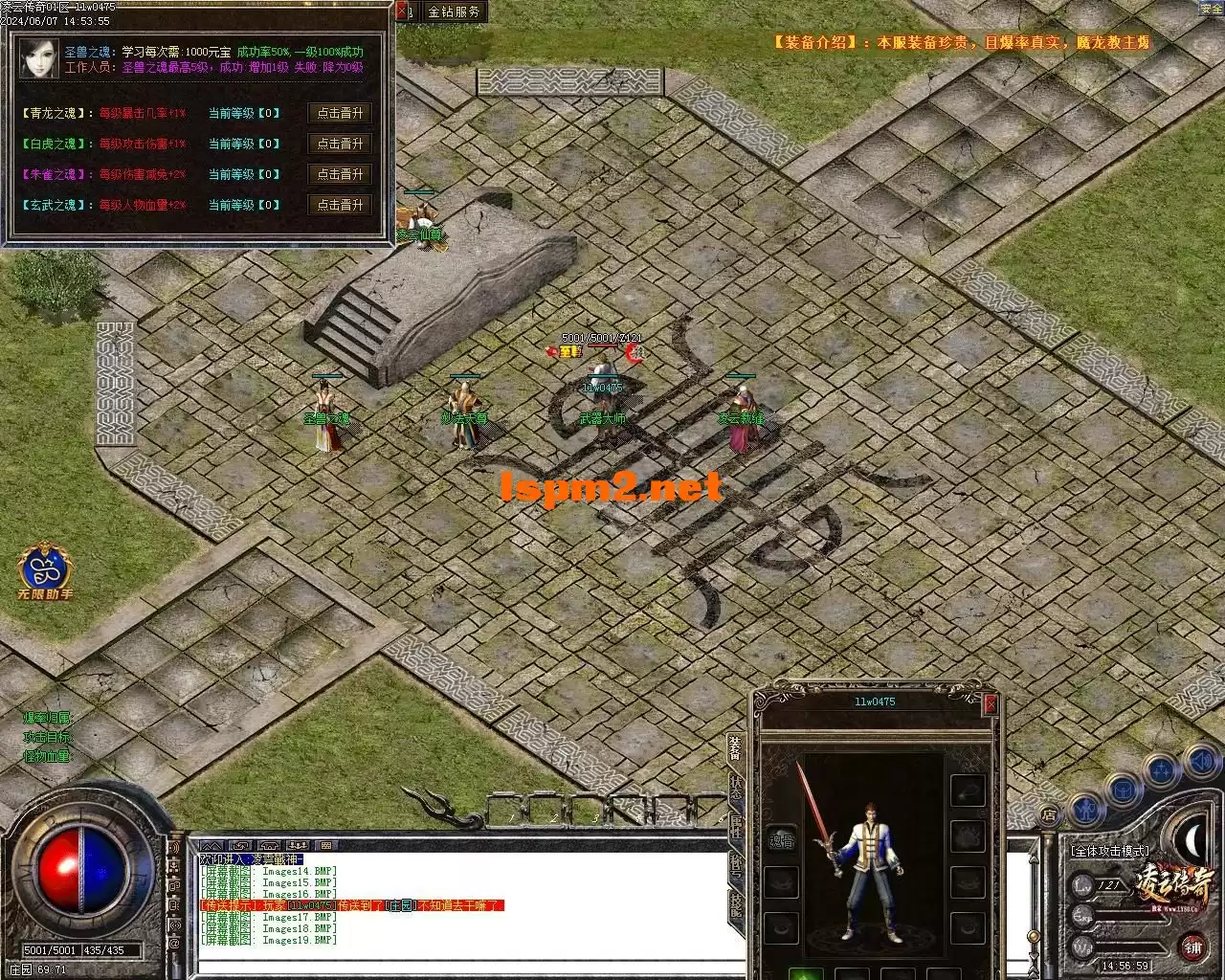The width and height of the screenshot is (1225, 980).
Task: Promote 朱雀之魂 using its 点击晋升 button
Action: pos(340,174)
